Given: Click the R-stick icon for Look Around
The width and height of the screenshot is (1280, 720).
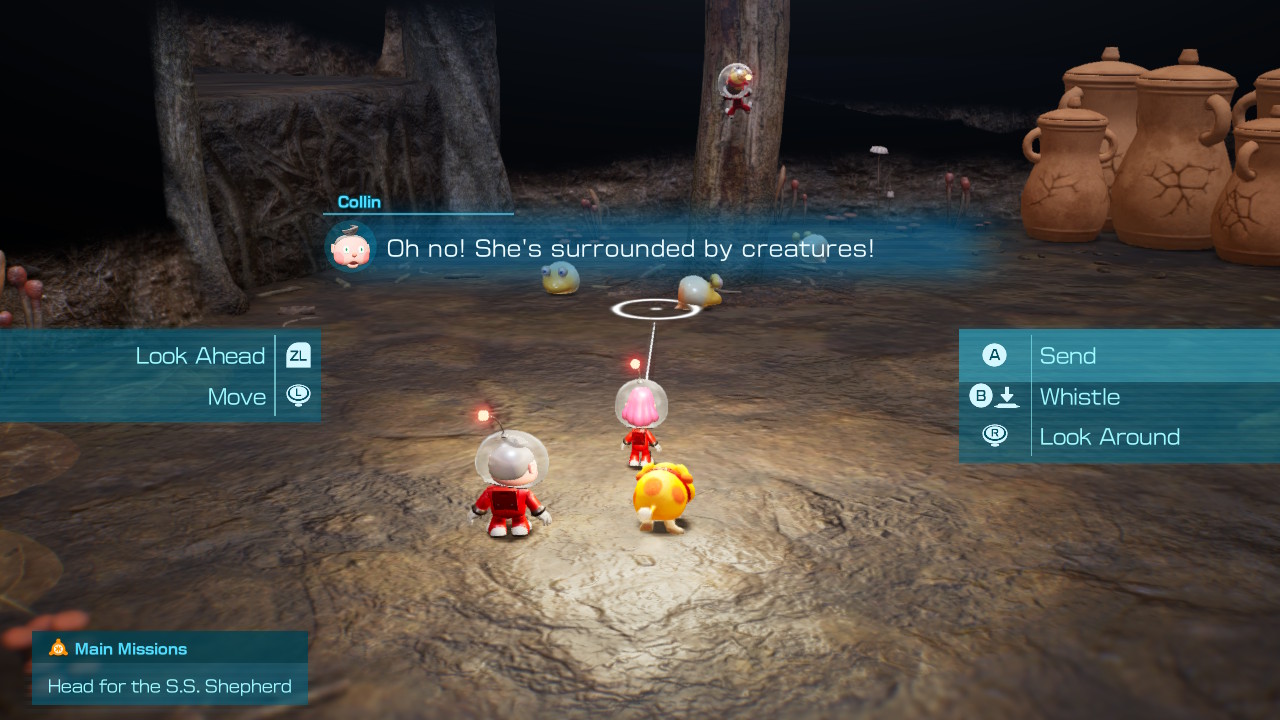Looking at the screenshot, I should click(x=995, y=436).
